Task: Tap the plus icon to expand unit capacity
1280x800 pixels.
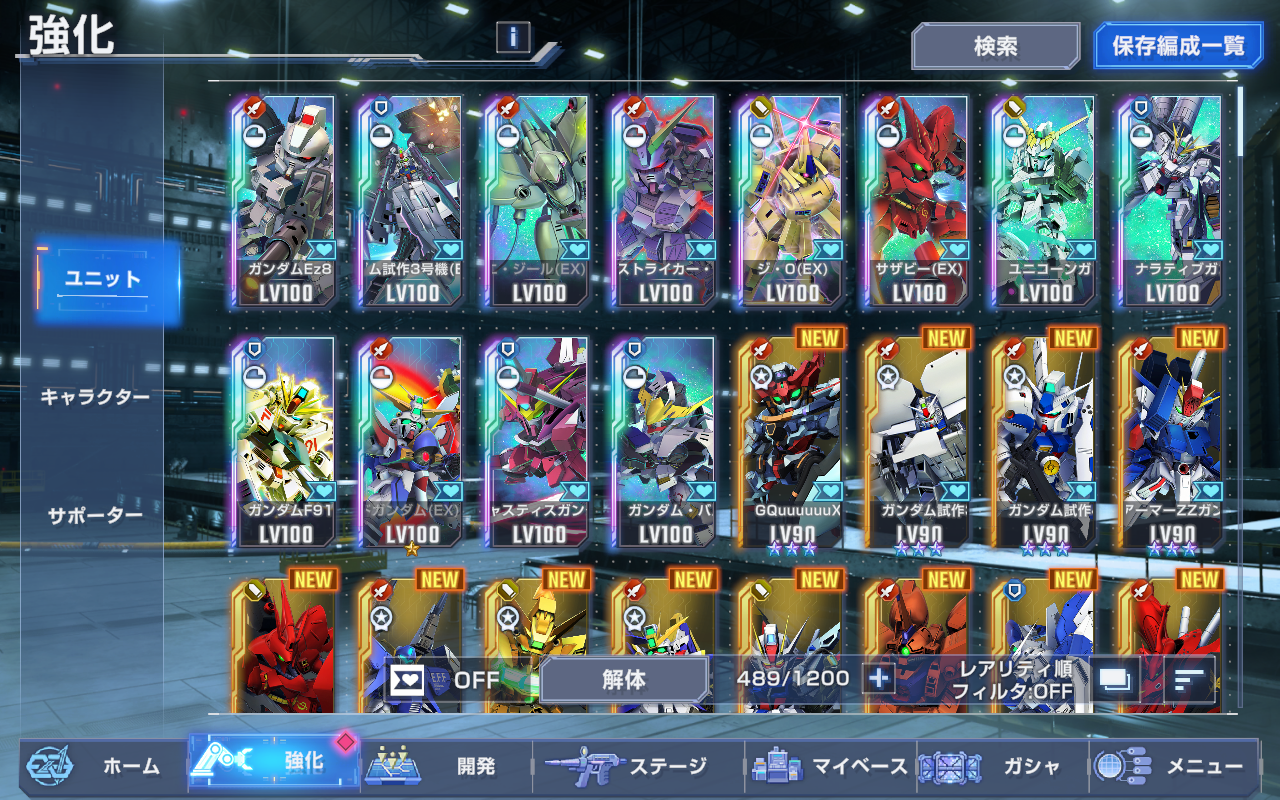Action: pyautogui.click(x=877, y=676)
